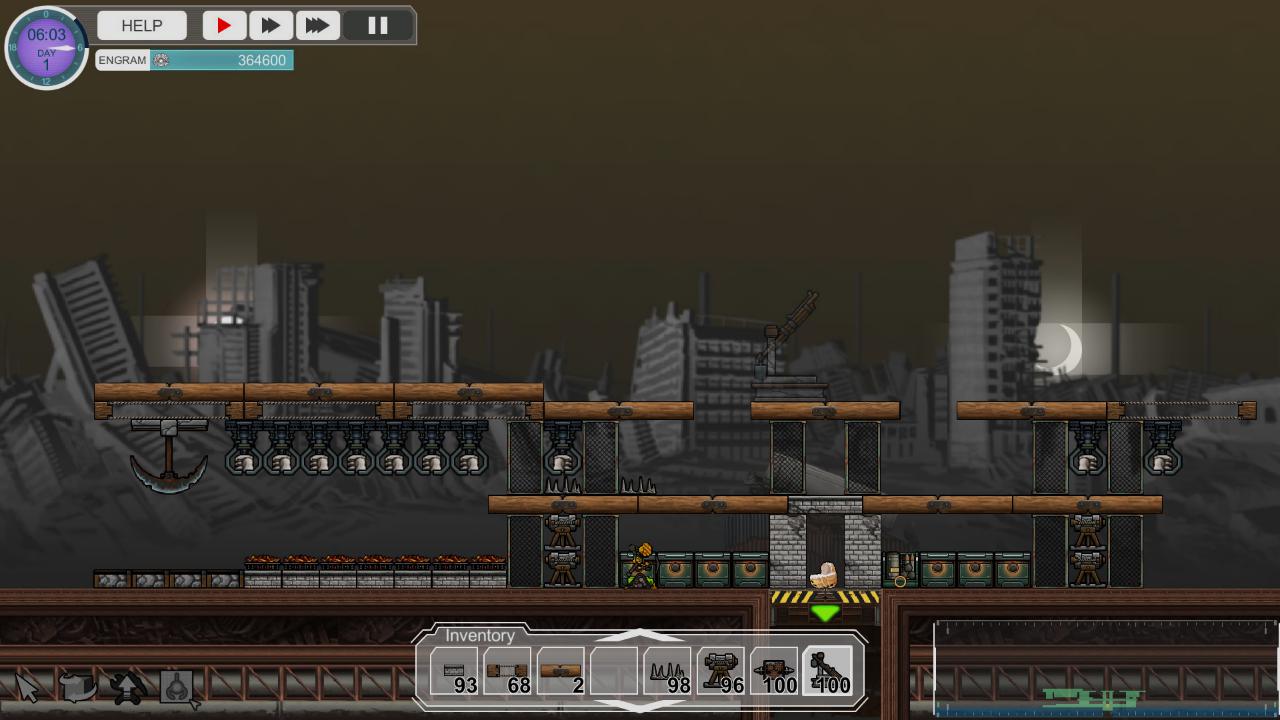Image resolution: width=1280 pixels, height=720 pixels.
Task: Click the minimap overview panel
Action: 1105,668
